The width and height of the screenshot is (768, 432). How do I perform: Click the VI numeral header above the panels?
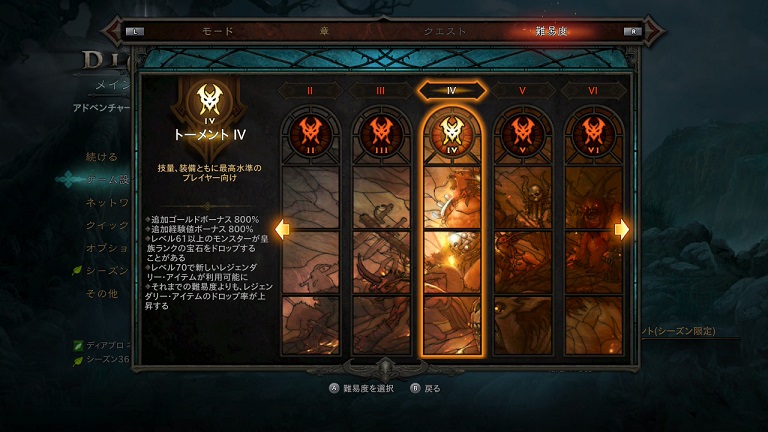pyautogui.click(x=593, y=90)
